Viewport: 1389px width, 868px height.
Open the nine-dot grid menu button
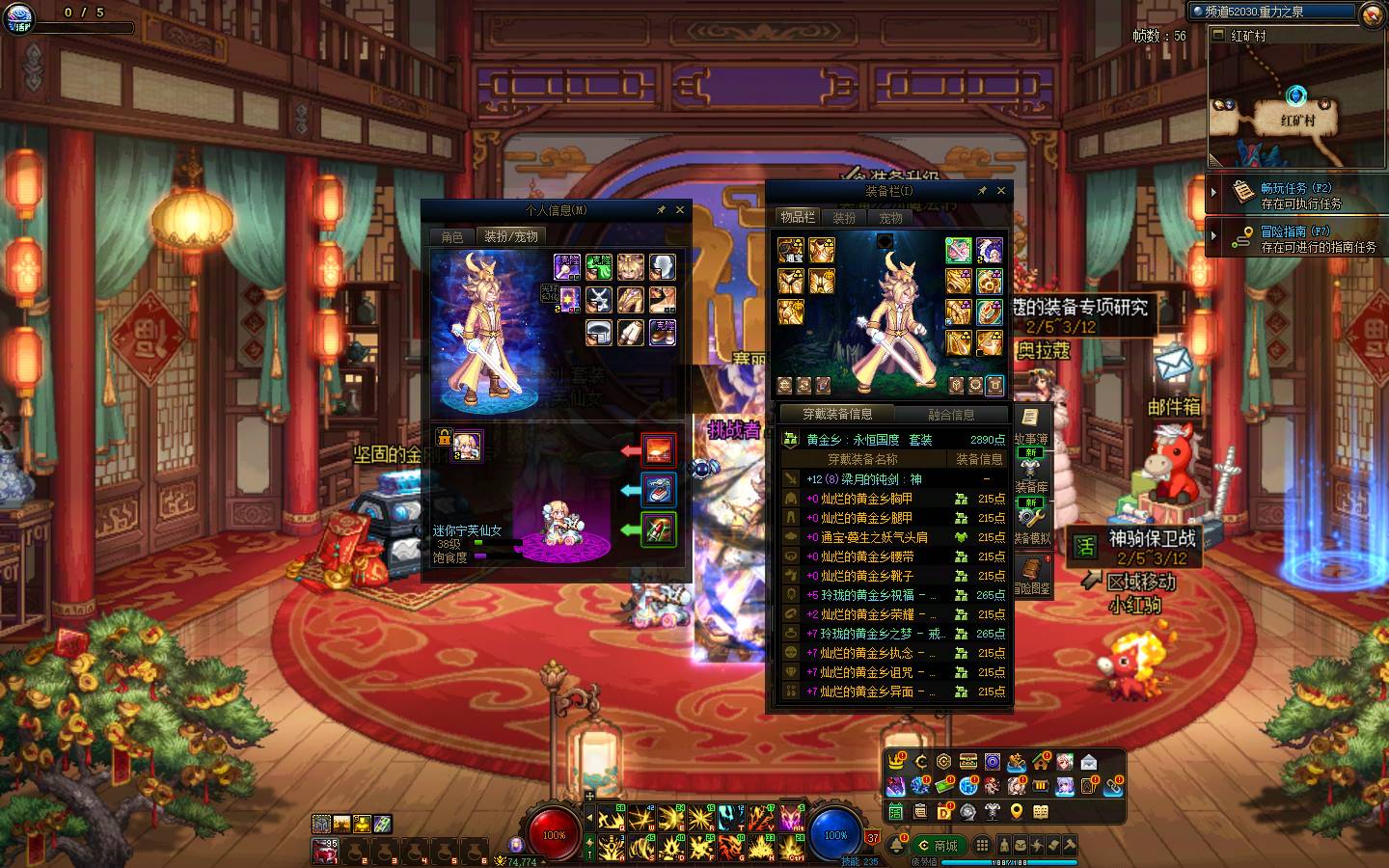pos(982,846)
